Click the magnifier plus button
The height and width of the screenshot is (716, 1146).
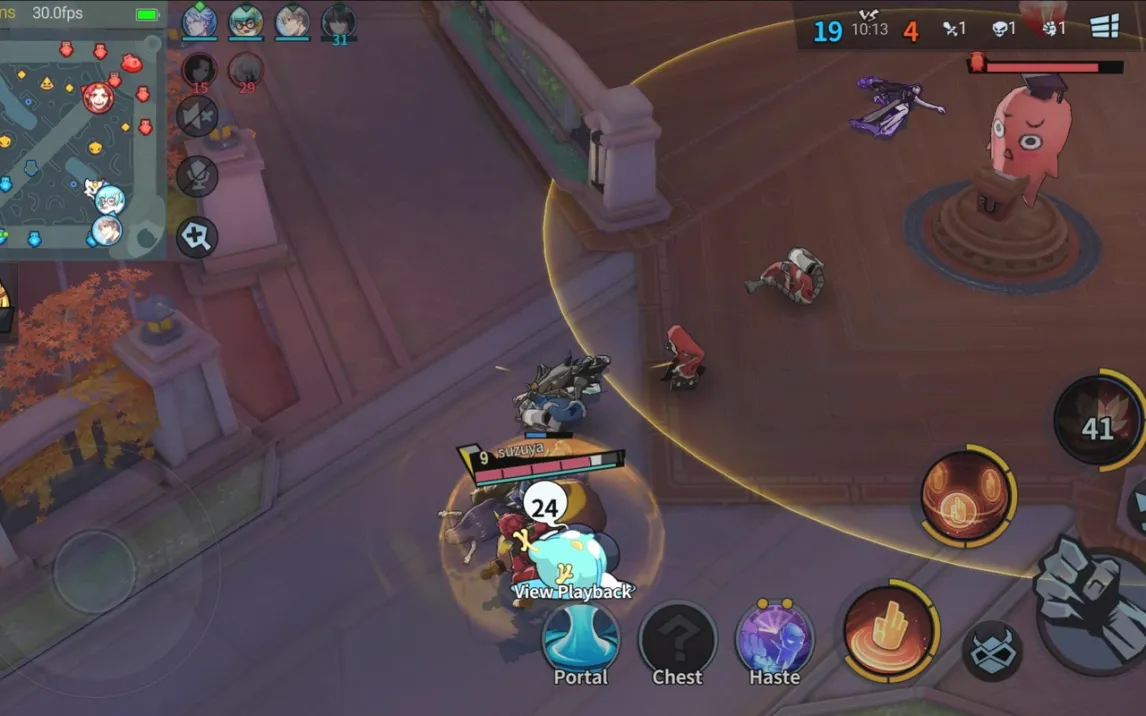[x=198, y=238]
